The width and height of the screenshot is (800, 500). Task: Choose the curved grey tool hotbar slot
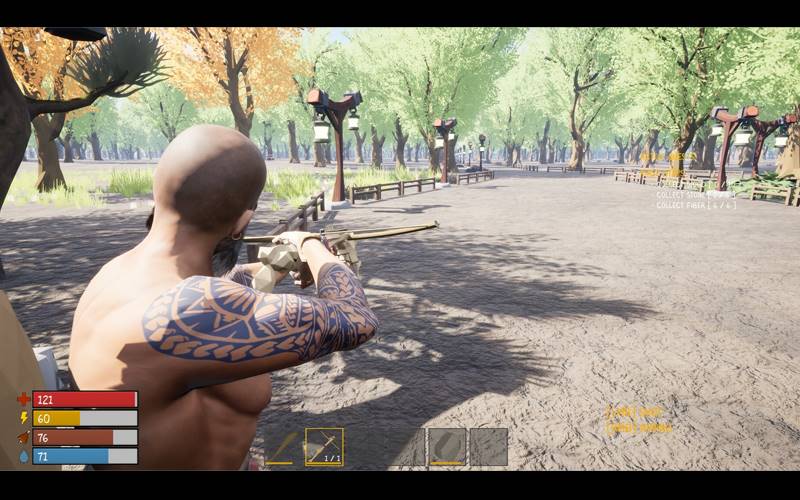coord(447,447)
